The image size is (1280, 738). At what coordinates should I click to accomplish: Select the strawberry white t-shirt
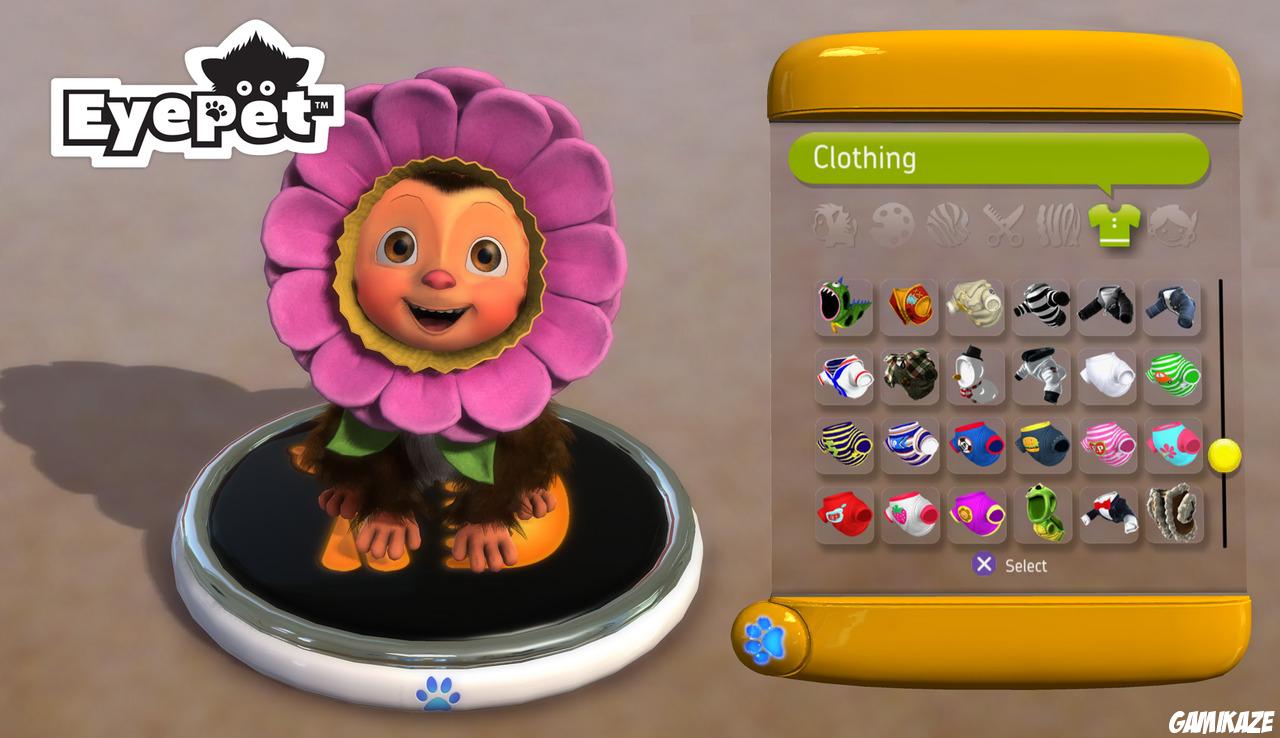[910, 518]
